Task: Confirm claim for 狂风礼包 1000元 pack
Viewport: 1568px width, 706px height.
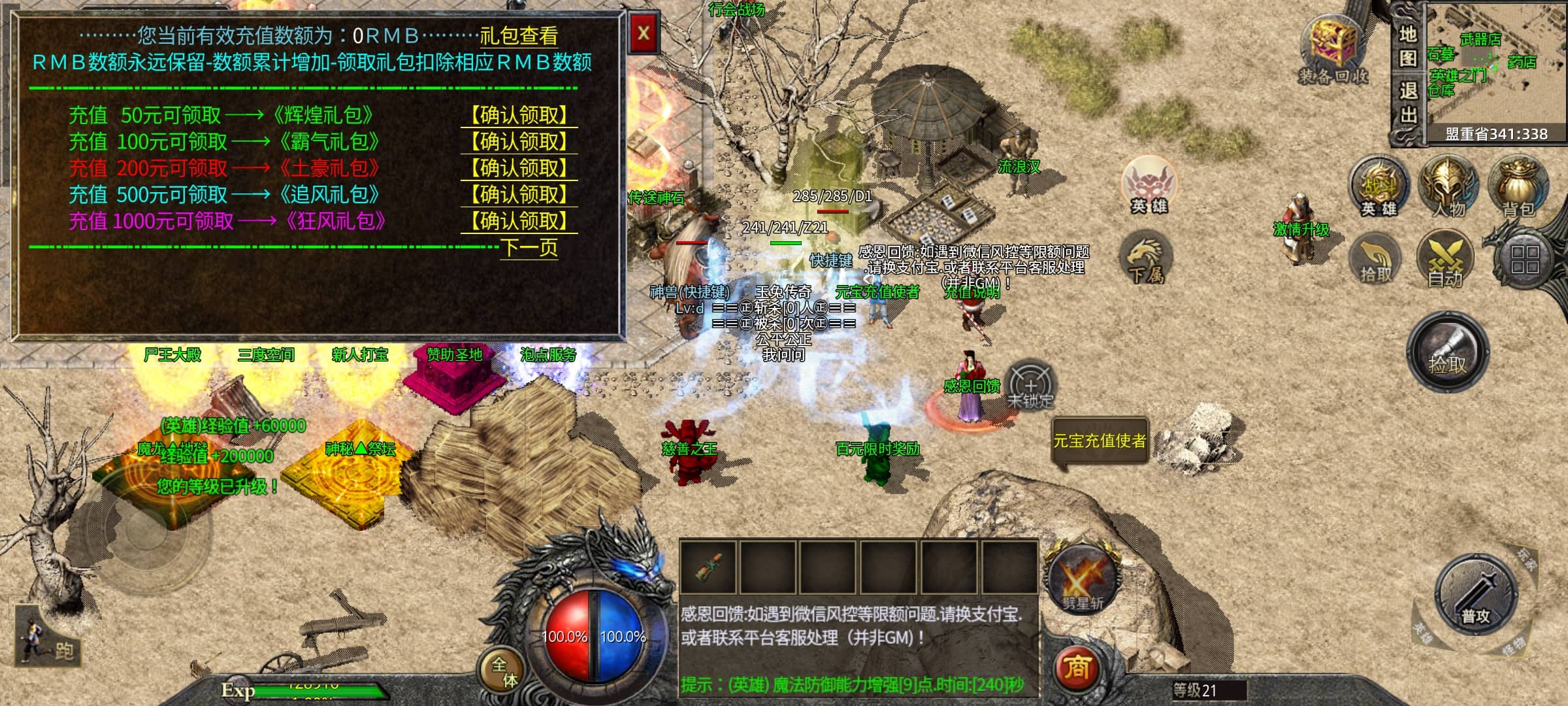Action: click(520, 222)
